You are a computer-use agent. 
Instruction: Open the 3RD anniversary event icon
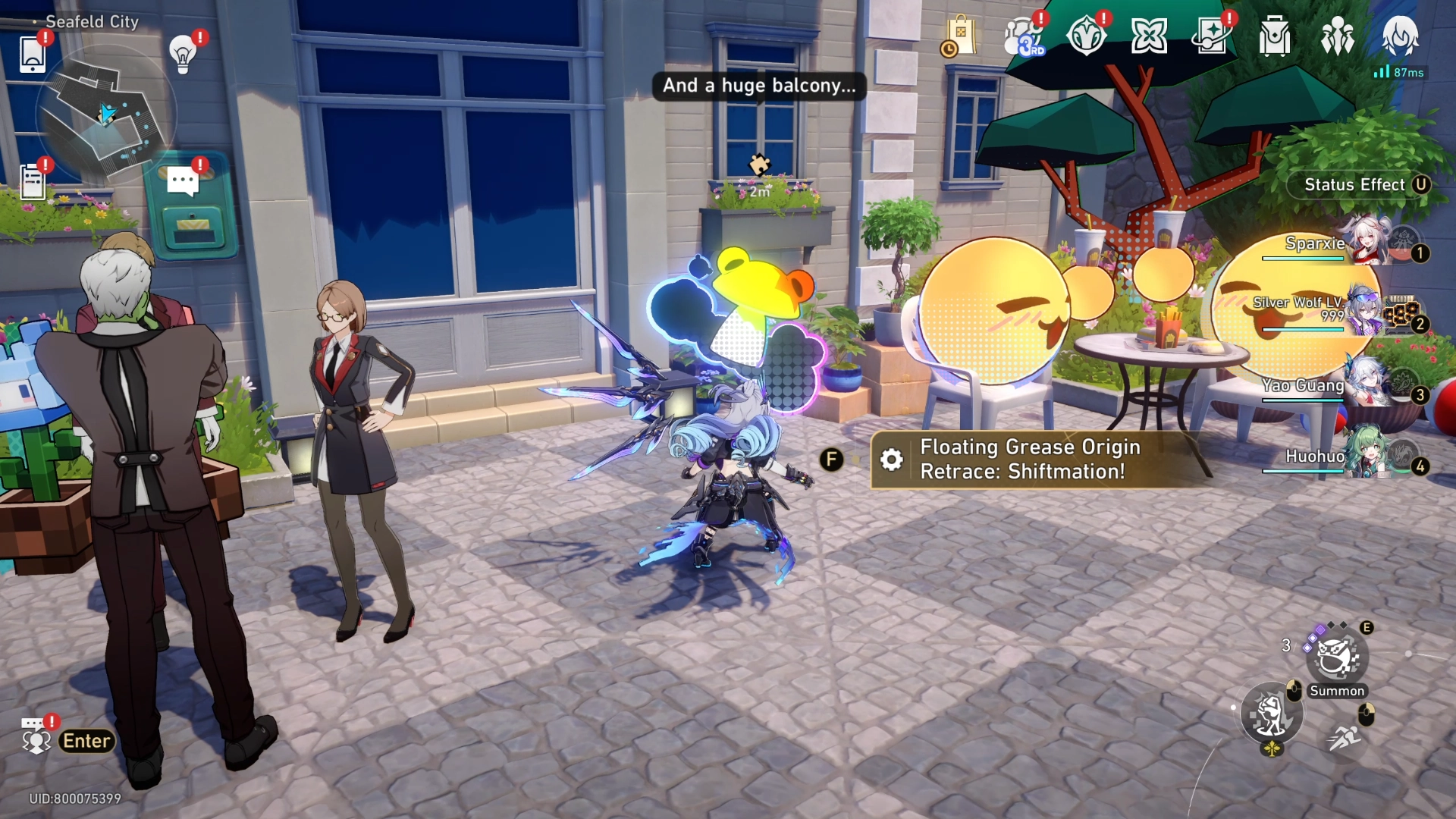1023,36
